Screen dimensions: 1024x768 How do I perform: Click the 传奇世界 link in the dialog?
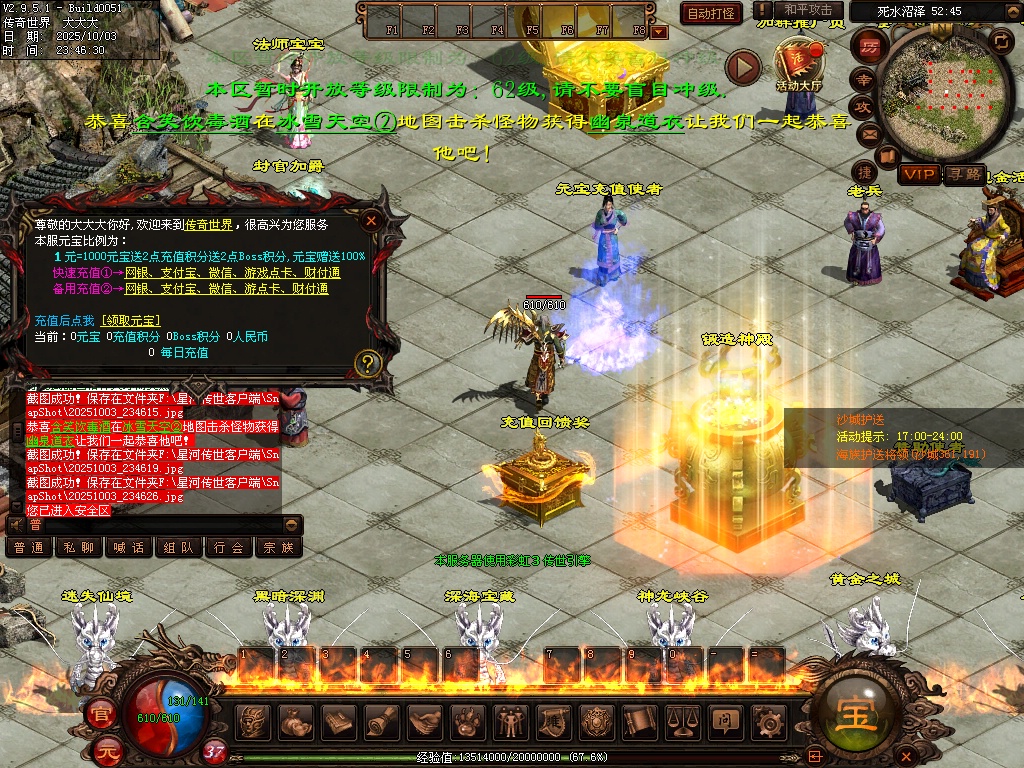pyautogui.click(x=208, y=225)
